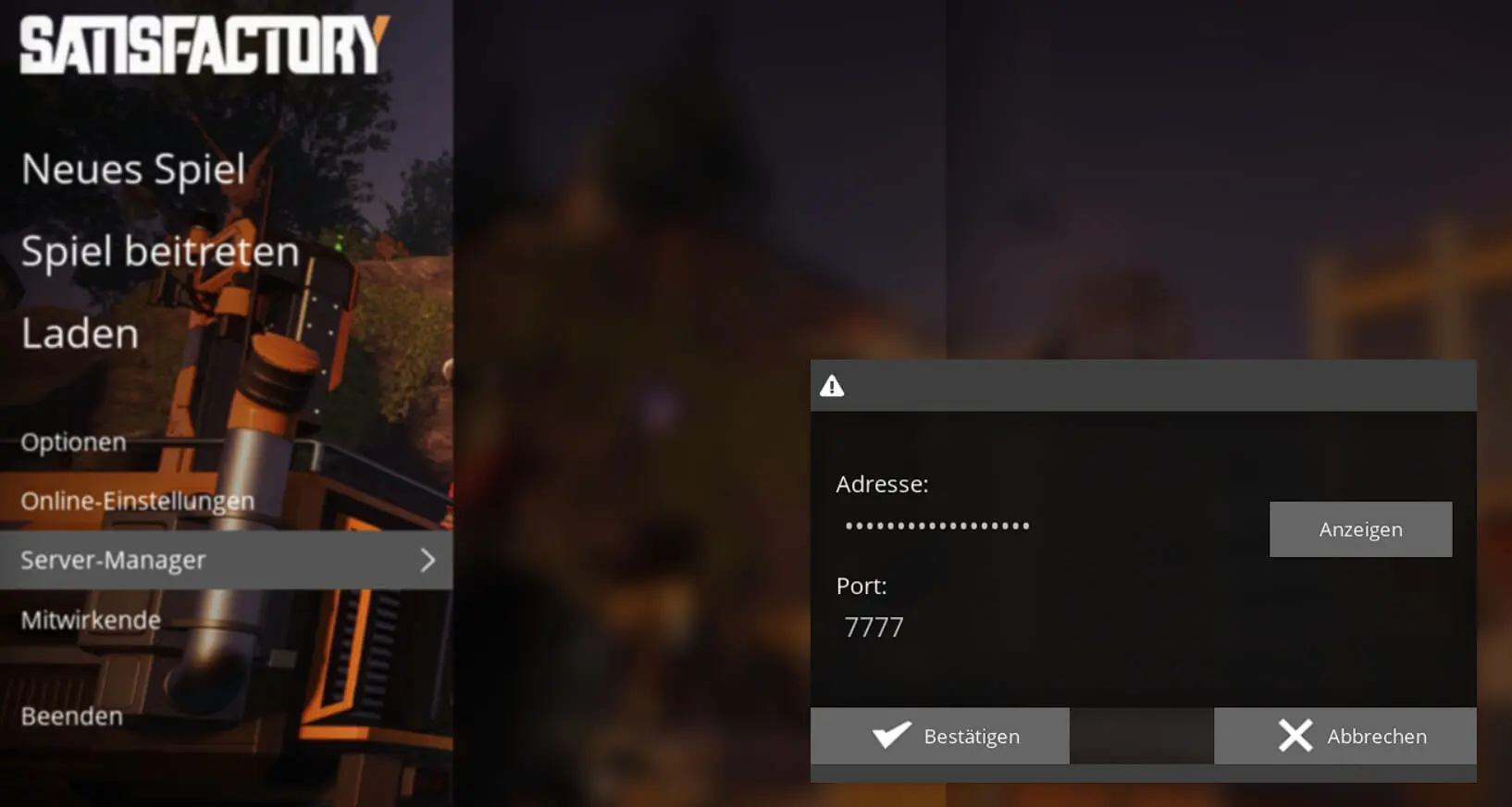The width and height of the screenshot is (1512, 807).
Task: View Mitwirkende credits
Action: (91, 619)
